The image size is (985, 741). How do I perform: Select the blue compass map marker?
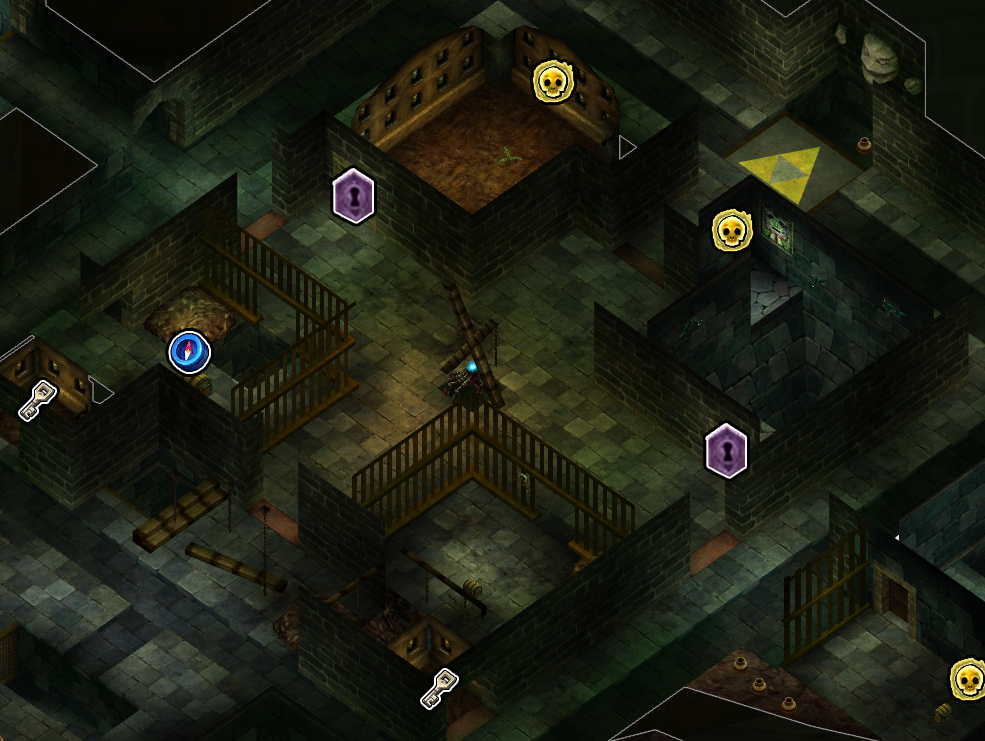click(189, 352)
